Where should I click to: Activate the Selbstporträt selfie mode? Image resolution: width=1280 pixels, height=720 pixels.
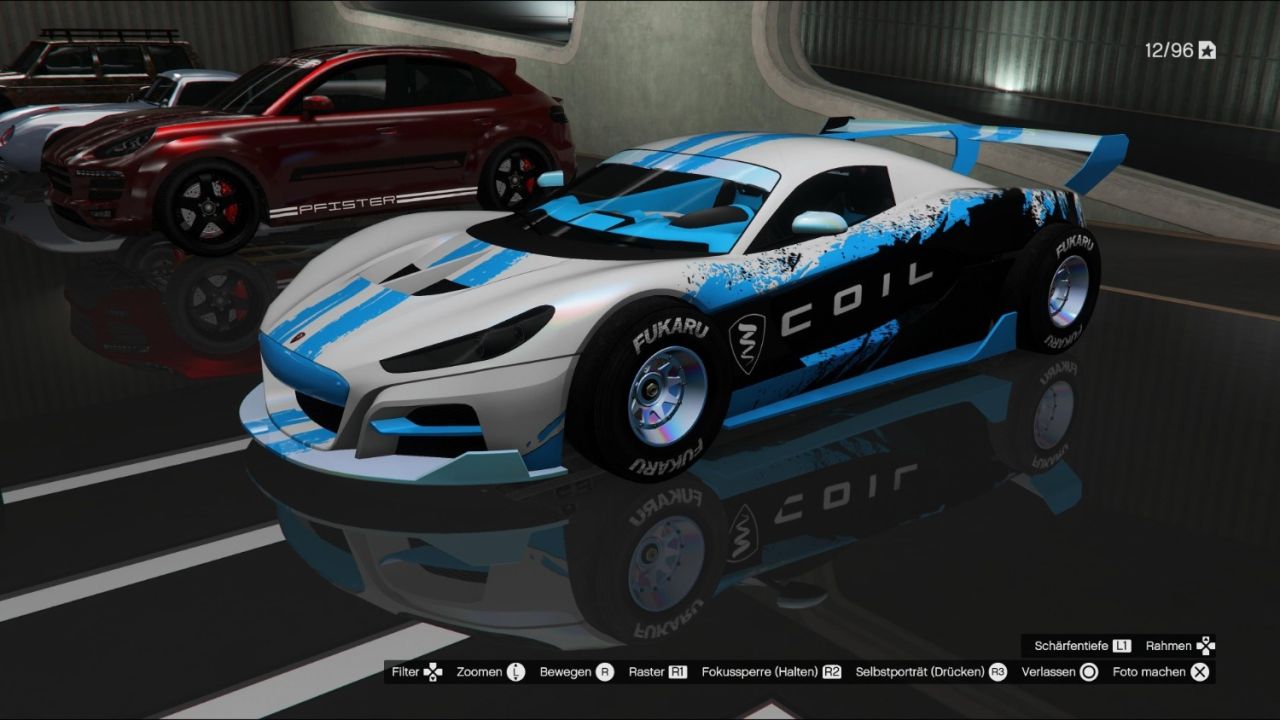pos(930,672)
